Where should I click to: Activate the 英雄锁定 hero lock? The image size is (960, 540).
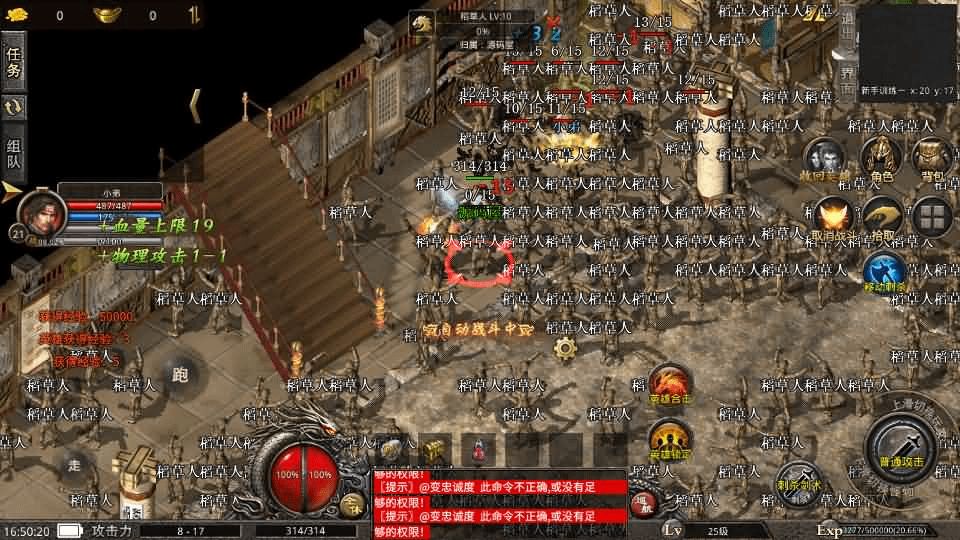coord(669,439)
